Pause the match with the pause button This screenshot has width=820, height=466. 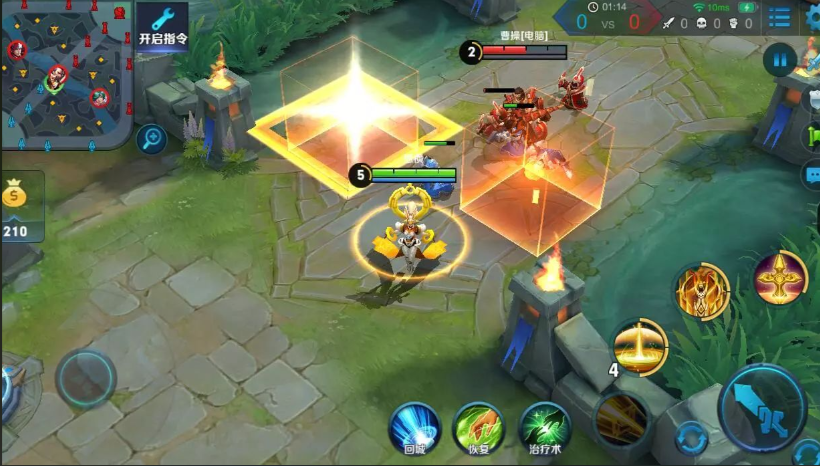(x=779, y=60)
